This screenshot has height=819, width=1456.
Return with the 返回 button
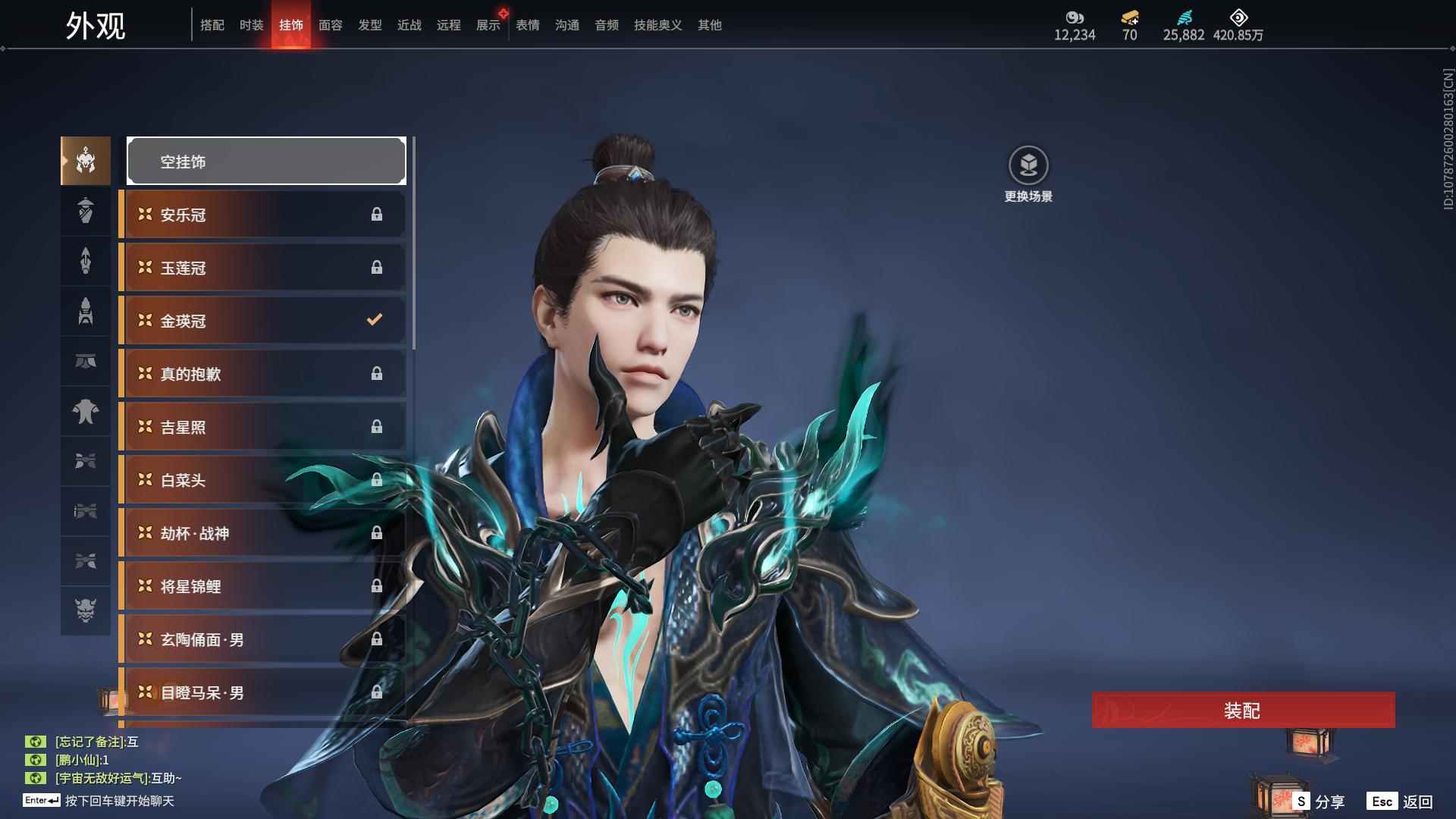coord(1400,801)
